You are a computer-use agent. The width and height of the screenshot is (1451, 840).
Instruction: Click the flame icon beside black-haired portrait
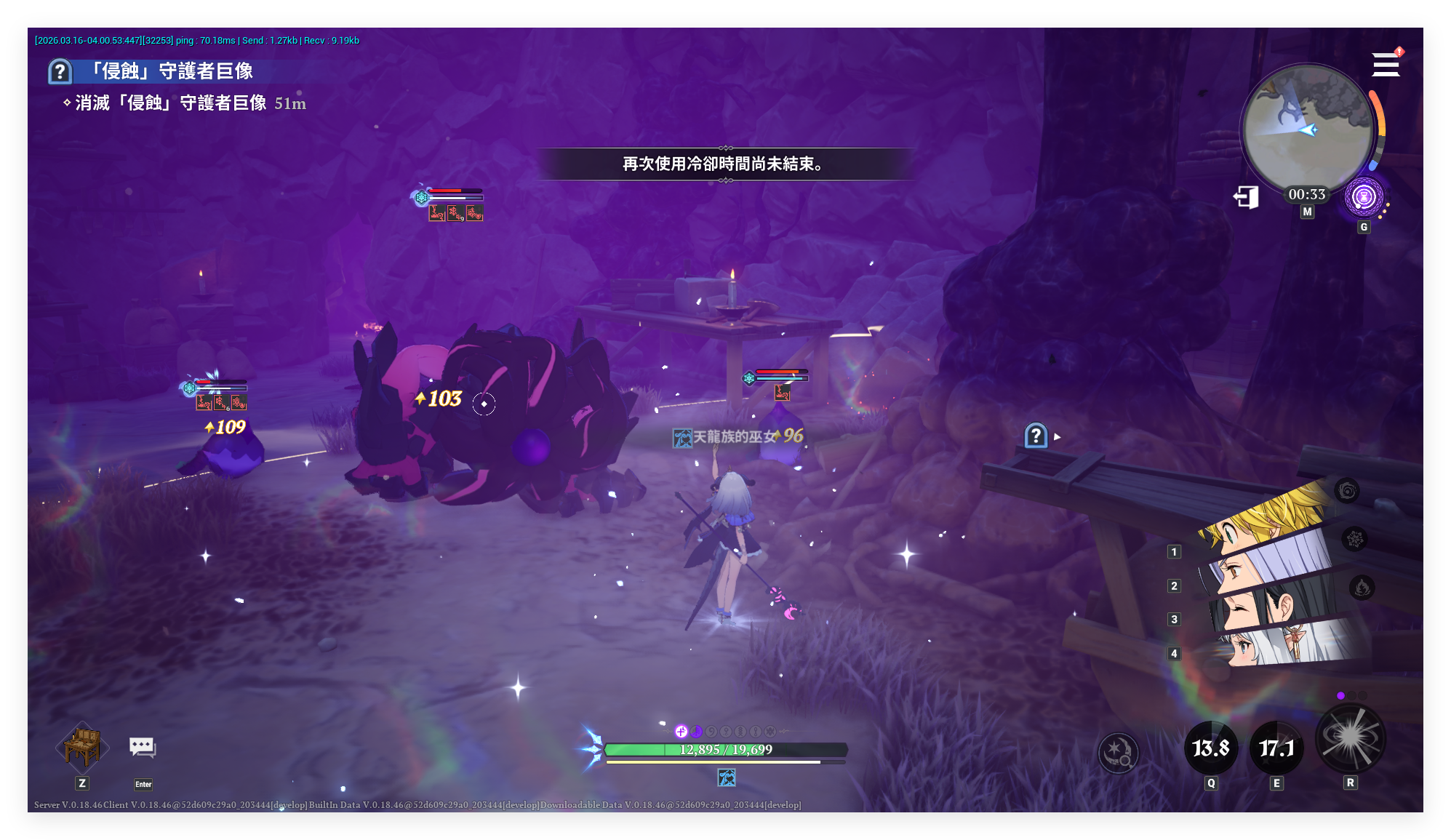coord(1362,587)
